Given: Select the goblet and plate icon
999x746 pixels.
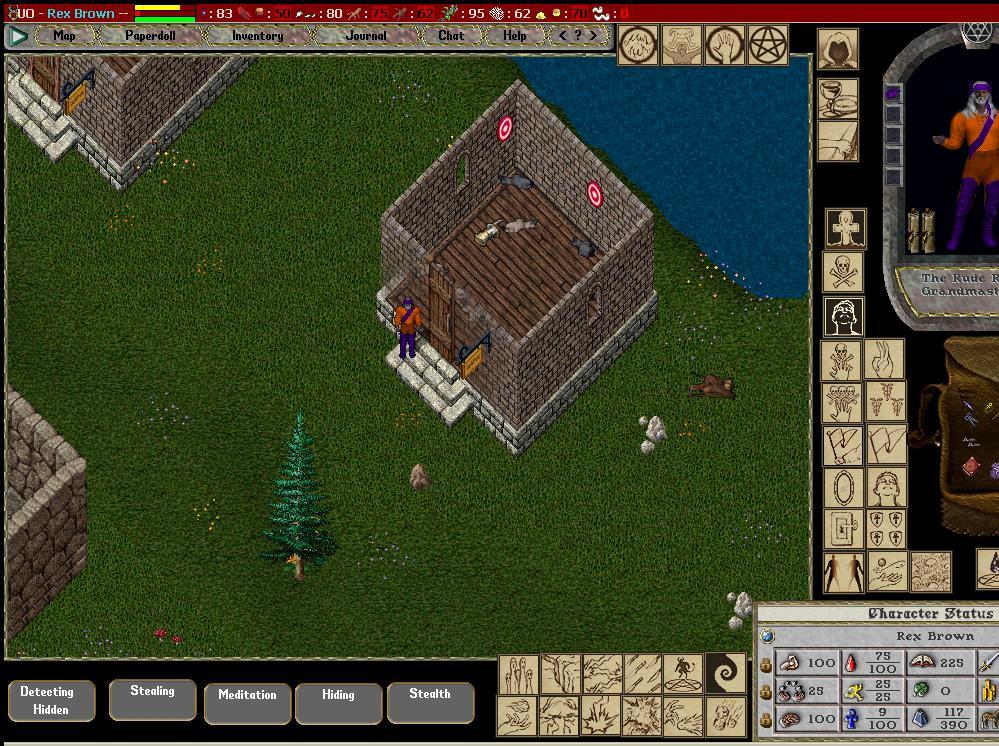Looking at the screenshot, I should point(838,98).
